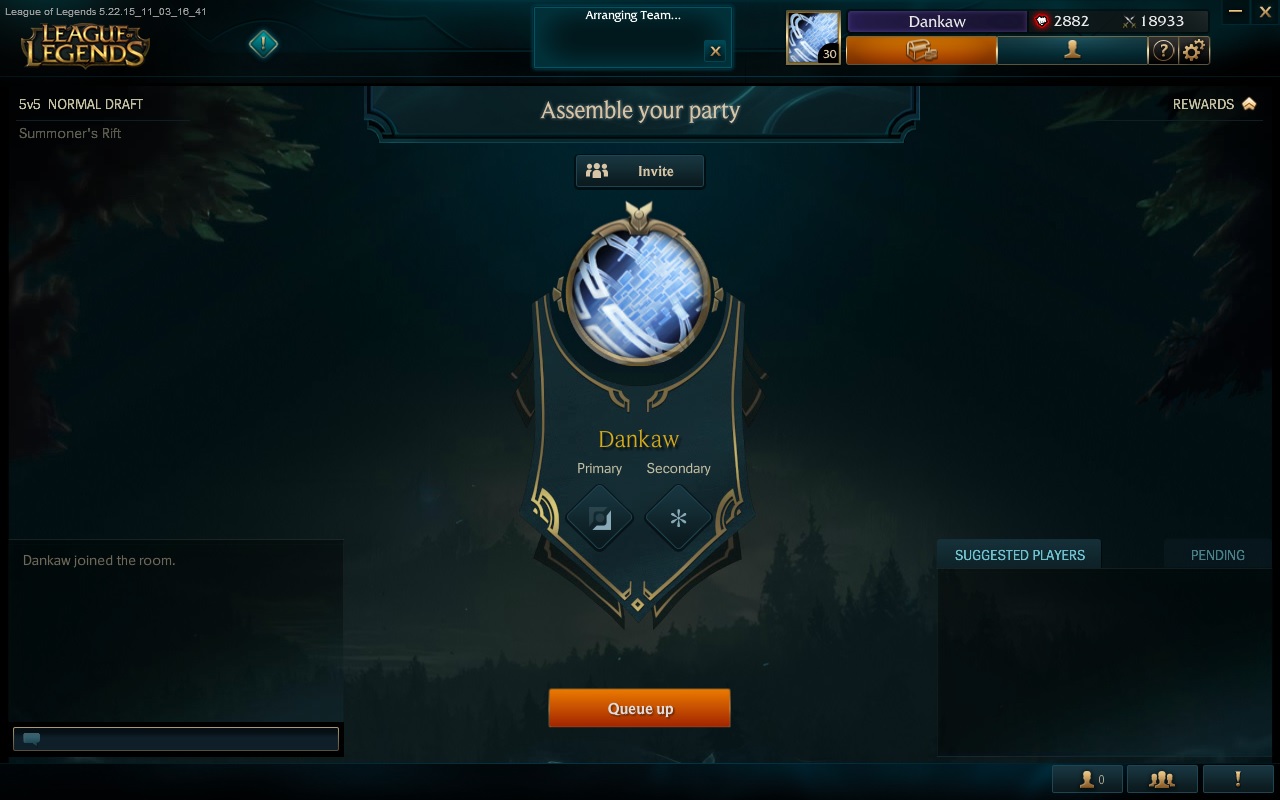Choose your Primary role icon
This screenshot has width=1280, height=800.
point(599,518)
